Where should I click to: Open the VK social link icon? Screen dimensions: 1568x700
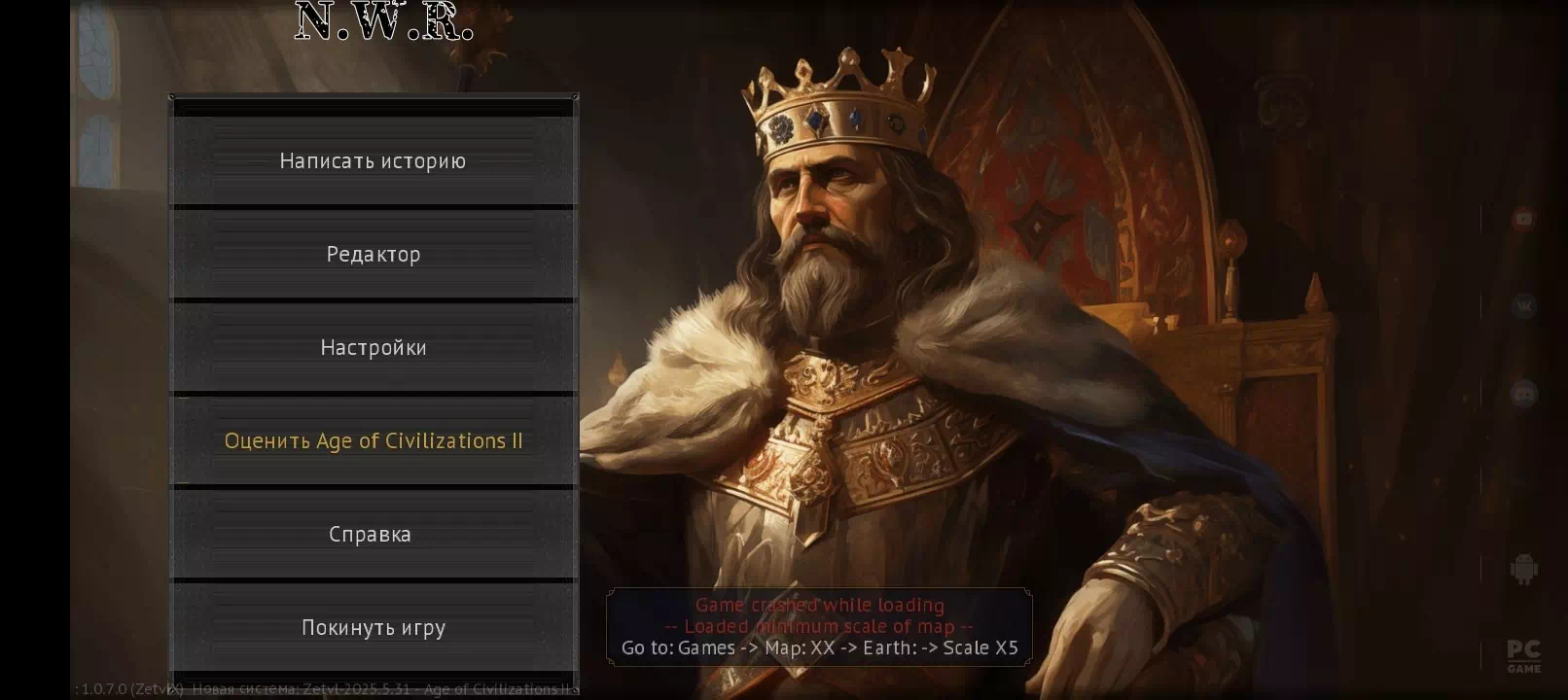click(1523, 306)
